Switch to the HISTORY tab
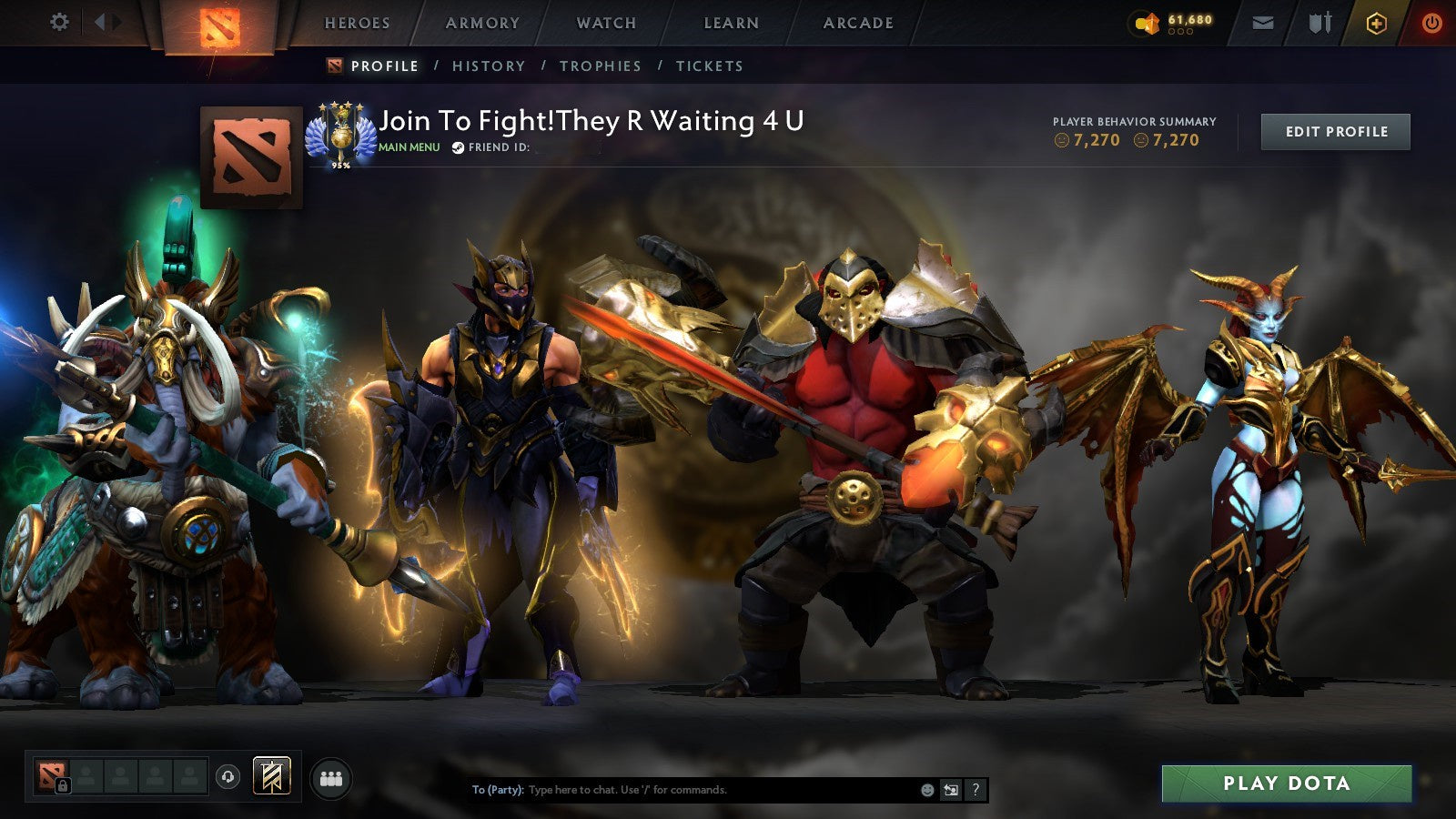1456x819 pixels. pyautogui.click(x=489, y=66)
